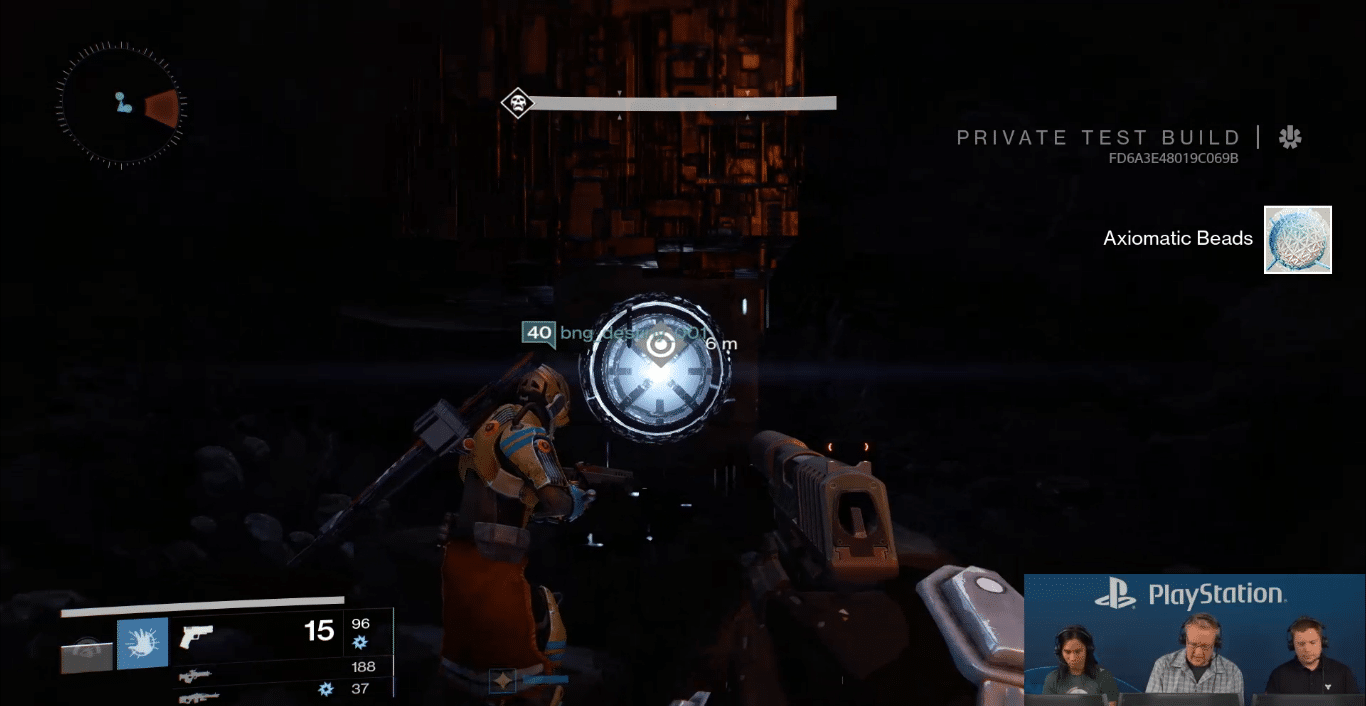Open the Axiomatic Beads loot thumbnail
1366x706 pixels.
click(x=1297, y=240)
